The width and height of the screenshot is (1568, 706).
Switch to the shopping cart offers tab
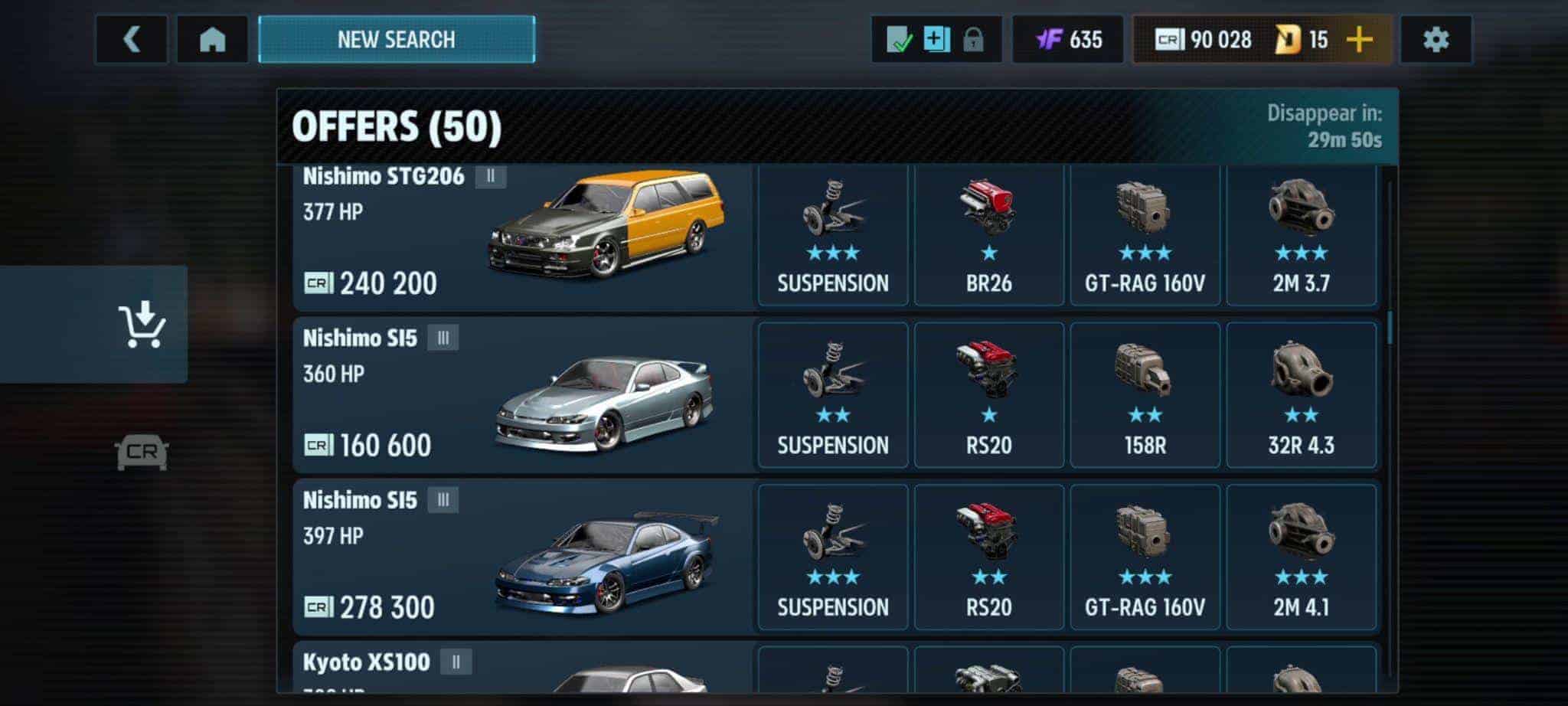pyautogui.click(x=142, y=325)
